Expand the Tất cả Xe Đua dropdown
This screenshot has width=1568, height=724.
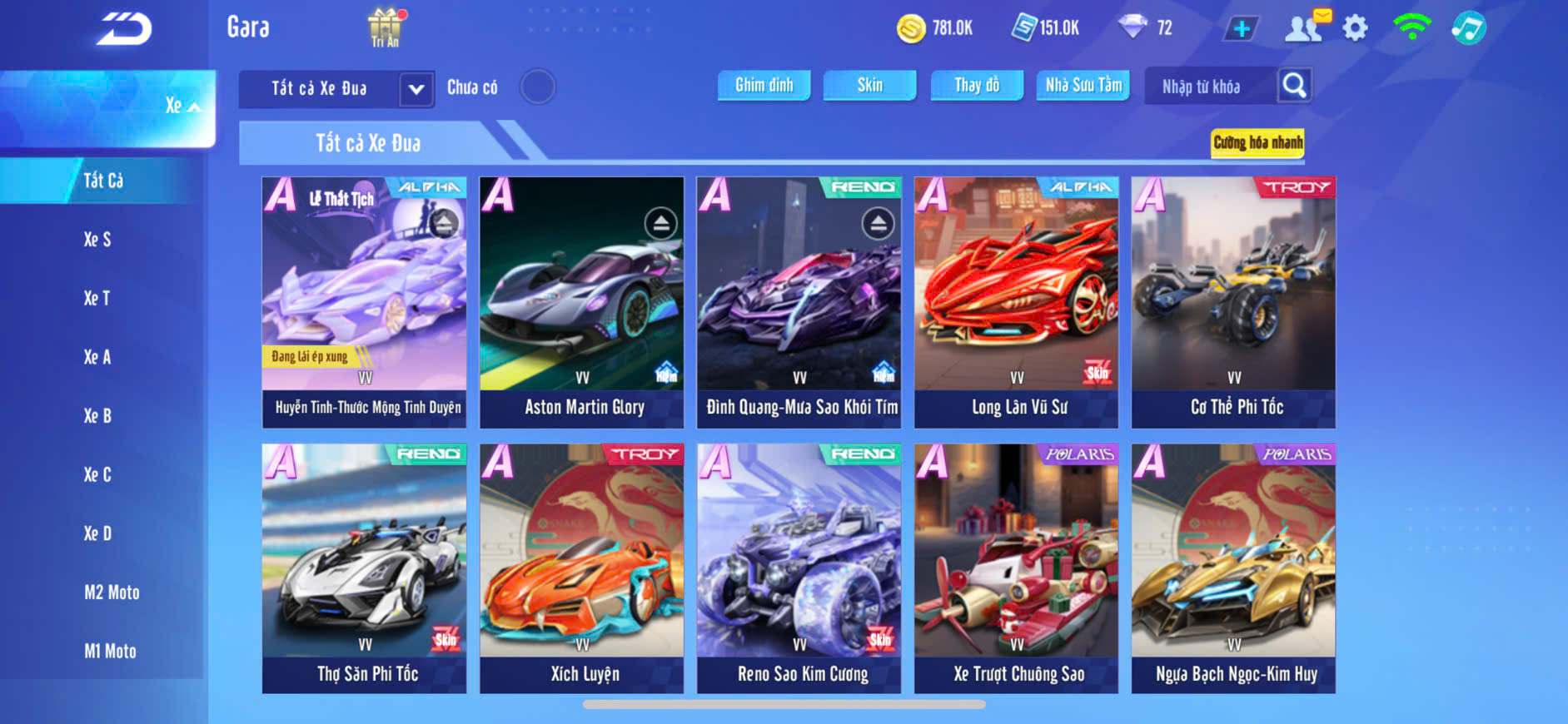point(416,89)
